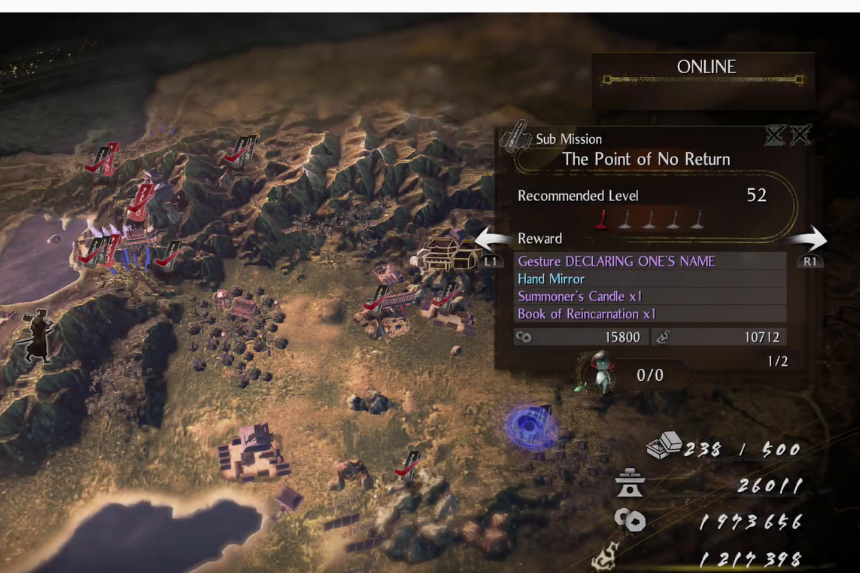Open the ONLINE menu banner
Screen dimensions: 860x573
(x=705, y=68)
